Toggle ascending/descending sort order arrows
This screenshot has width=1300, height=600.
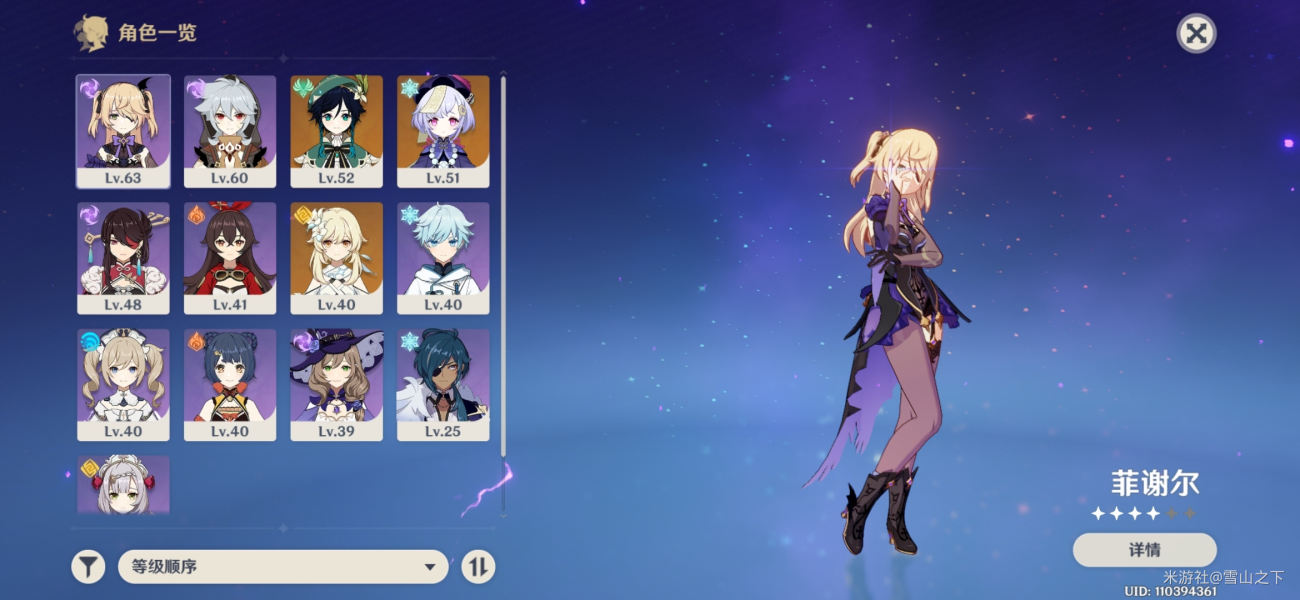pyautogui.click(x=478, y=567)
